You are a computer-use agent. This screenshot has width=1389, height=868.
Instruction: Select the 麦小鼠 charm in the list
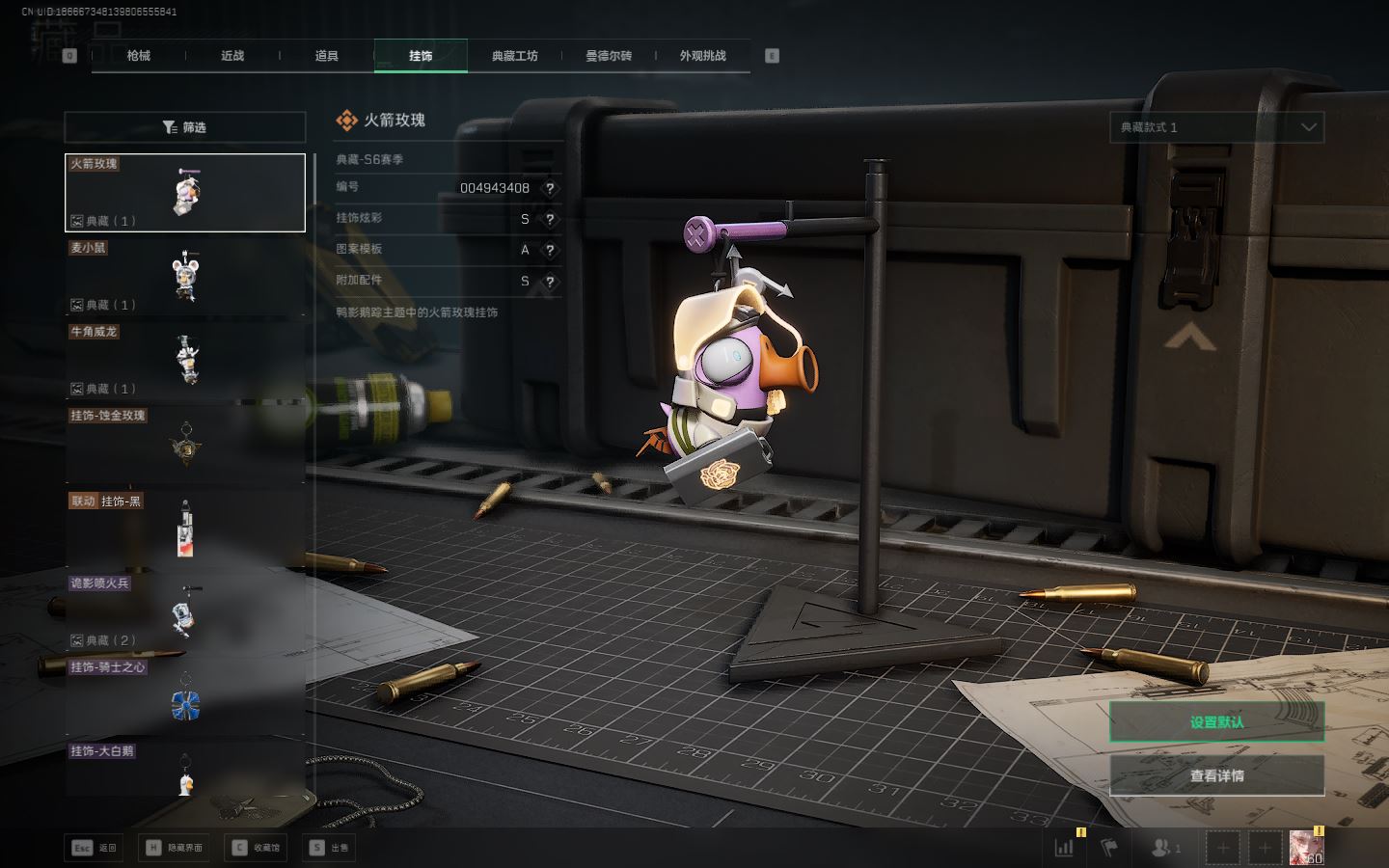[x=184, y=277]
